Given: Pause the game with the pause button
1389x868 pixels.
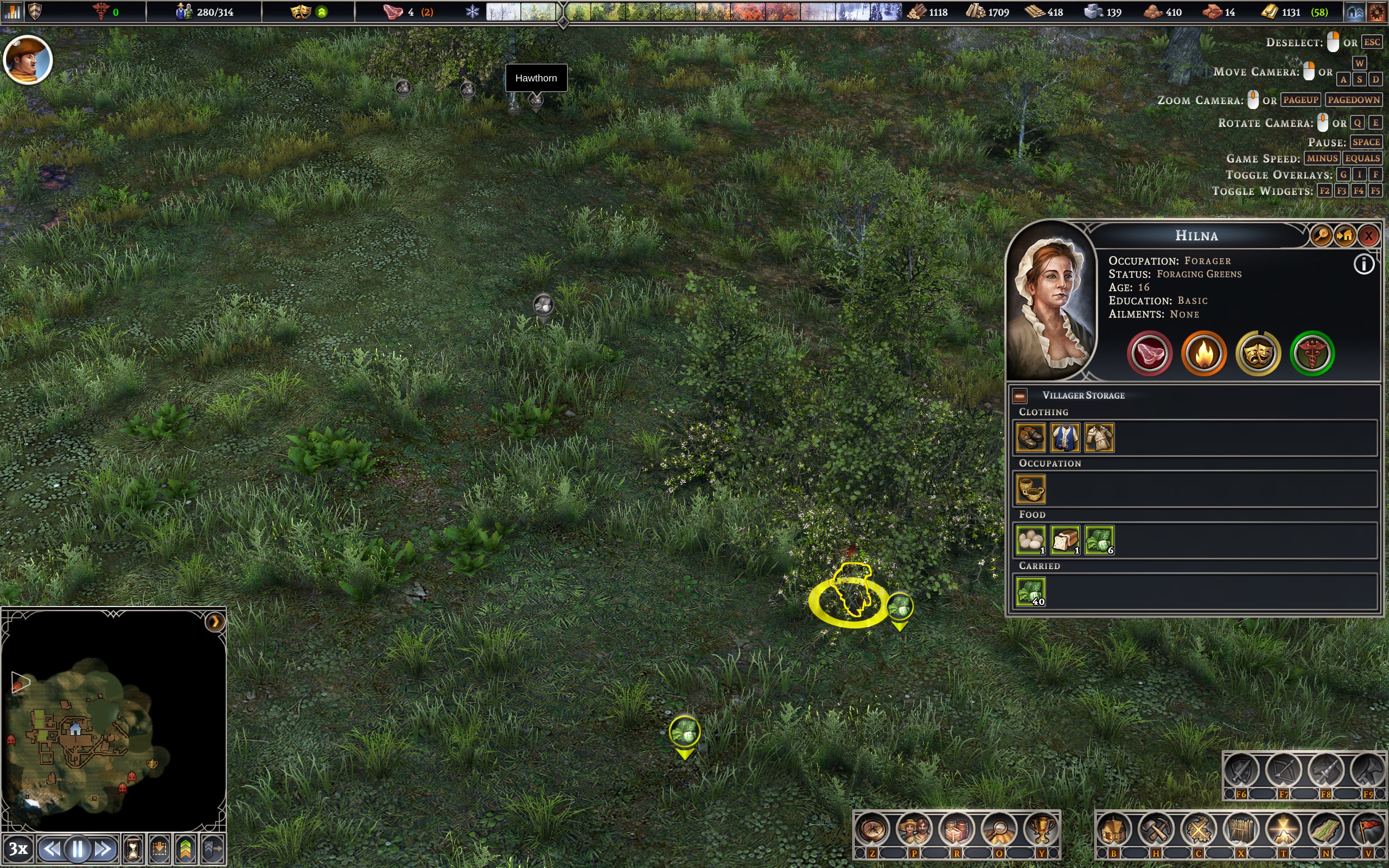Looking at the screenshot, I should click(x=78, y=848).
